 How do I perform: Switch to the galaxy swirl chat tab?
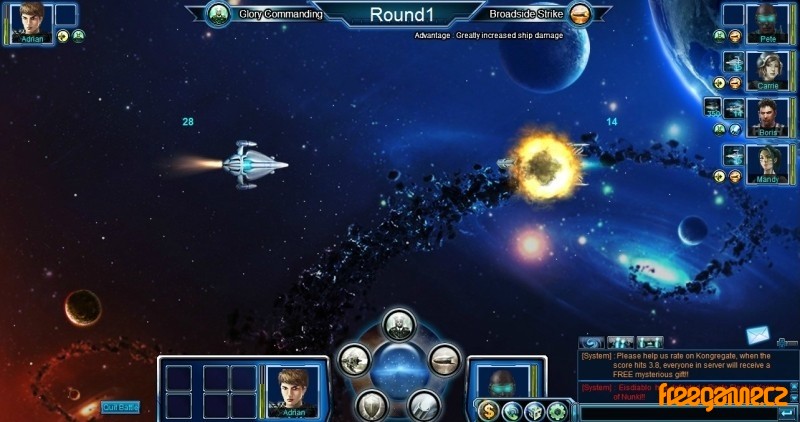click(x=592, y=343)
